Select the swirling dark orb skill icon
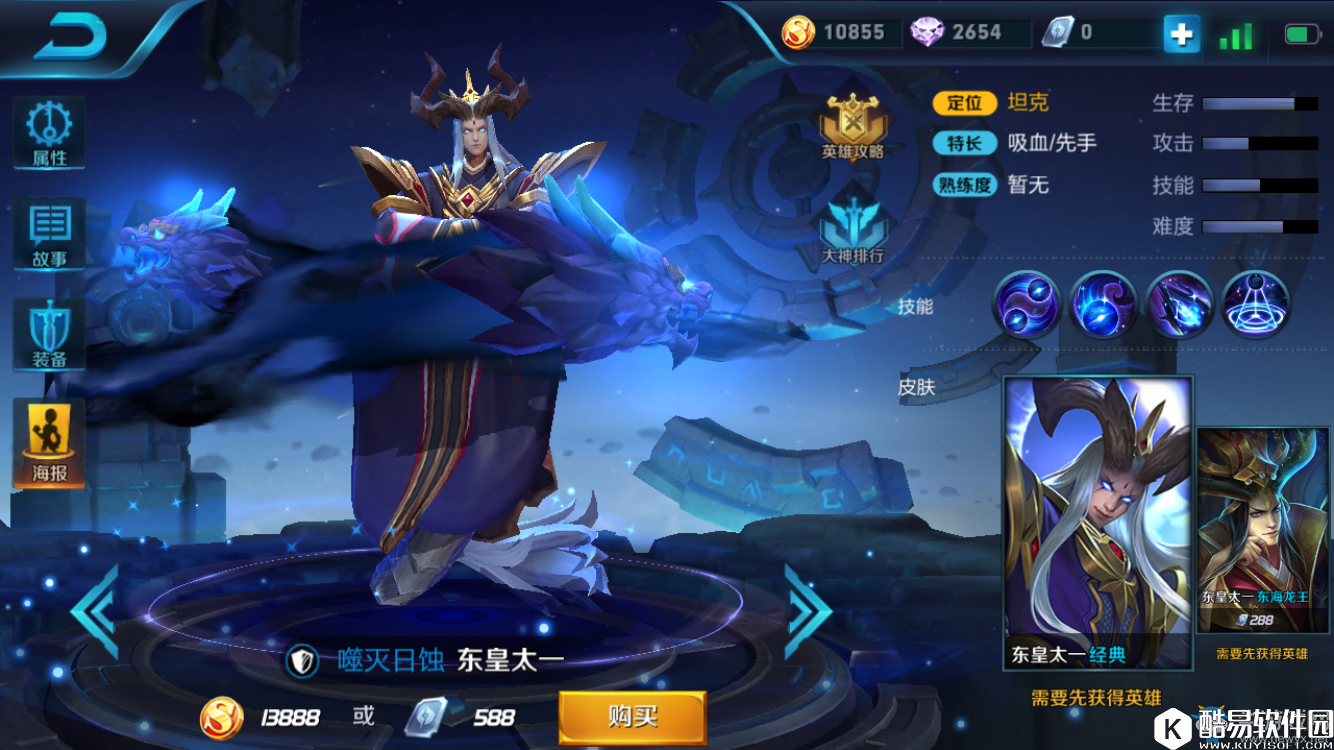Screen dimensions: 1334x750 (x=1103, y=304)
